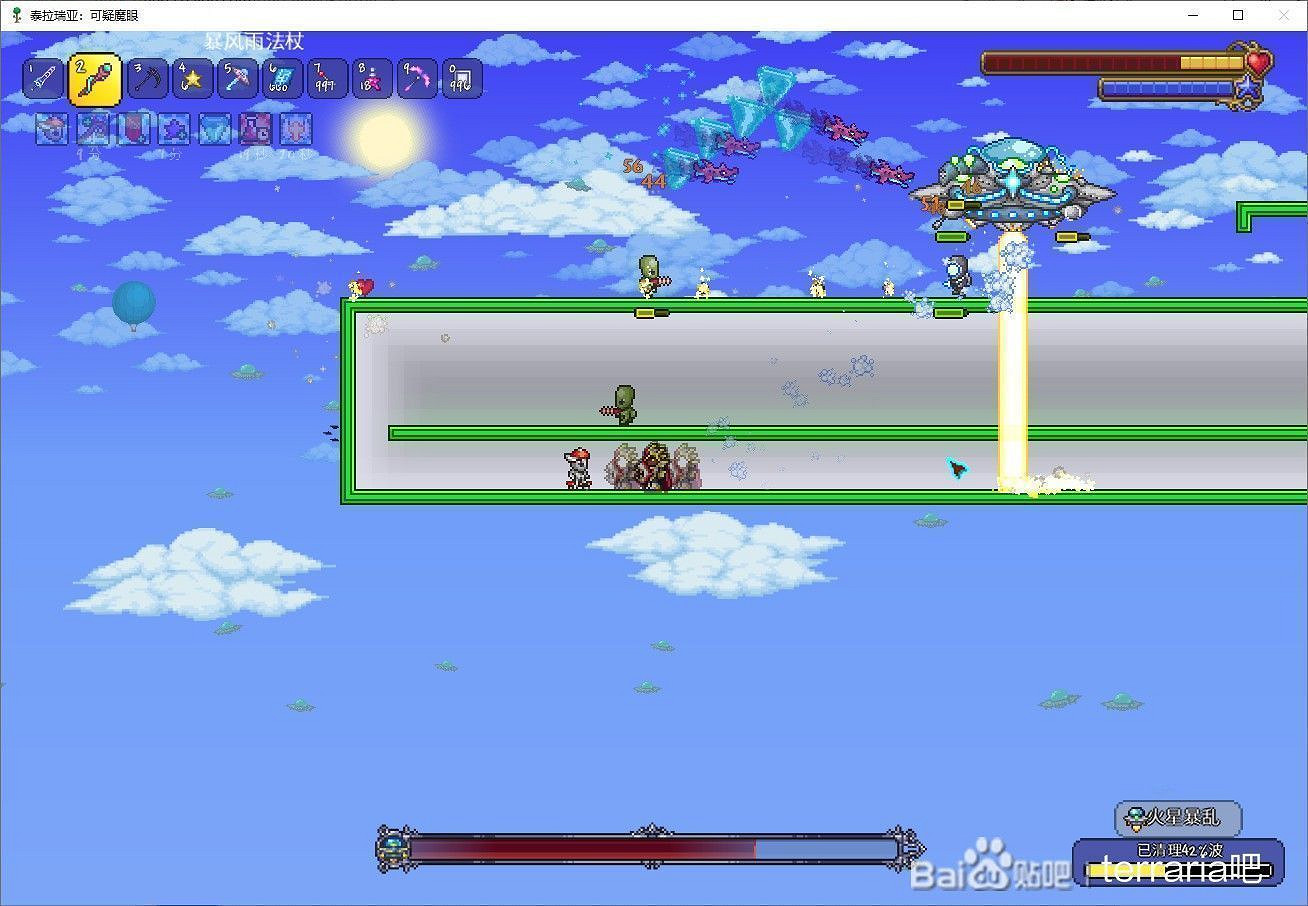Select the spear in hotbar slot 1
Viewport: 1308px width, 906px height.
click(42, 78)
